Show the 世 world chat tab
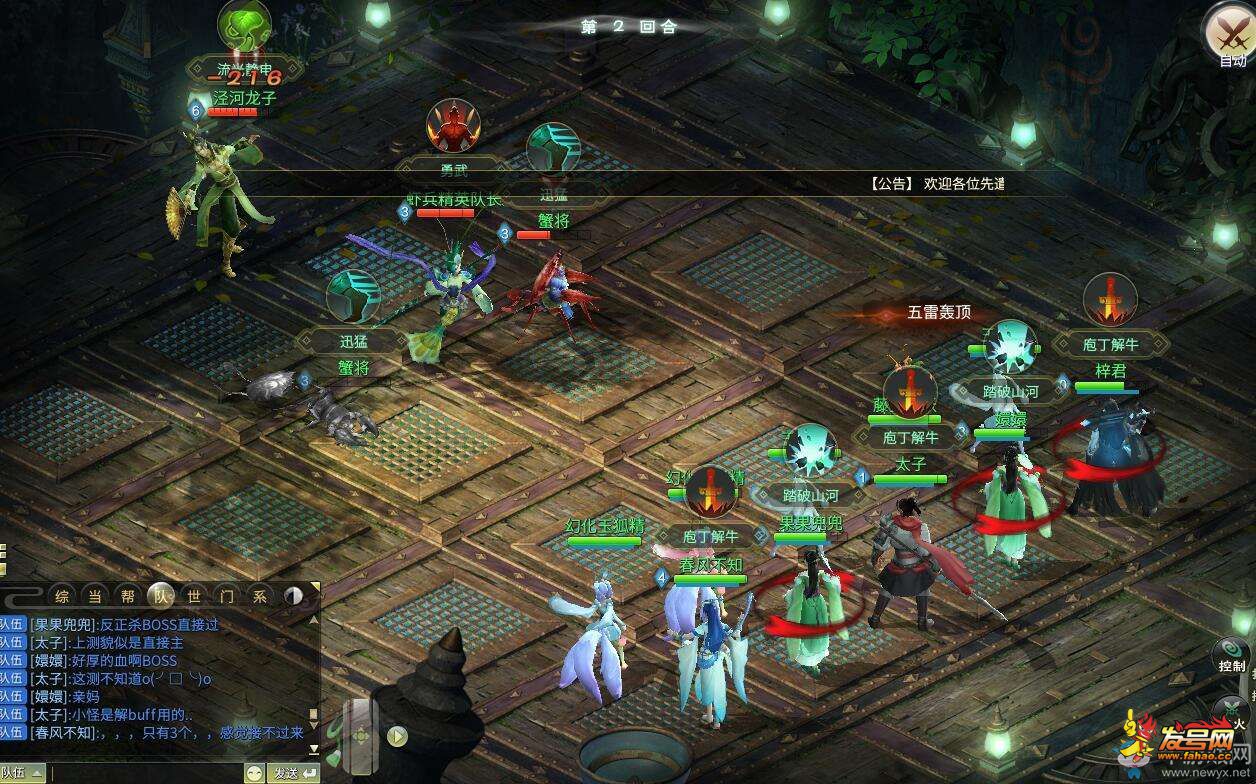The width and height of the screenshot is (1256, 784). pyautogui.click(x=194, y=596)
